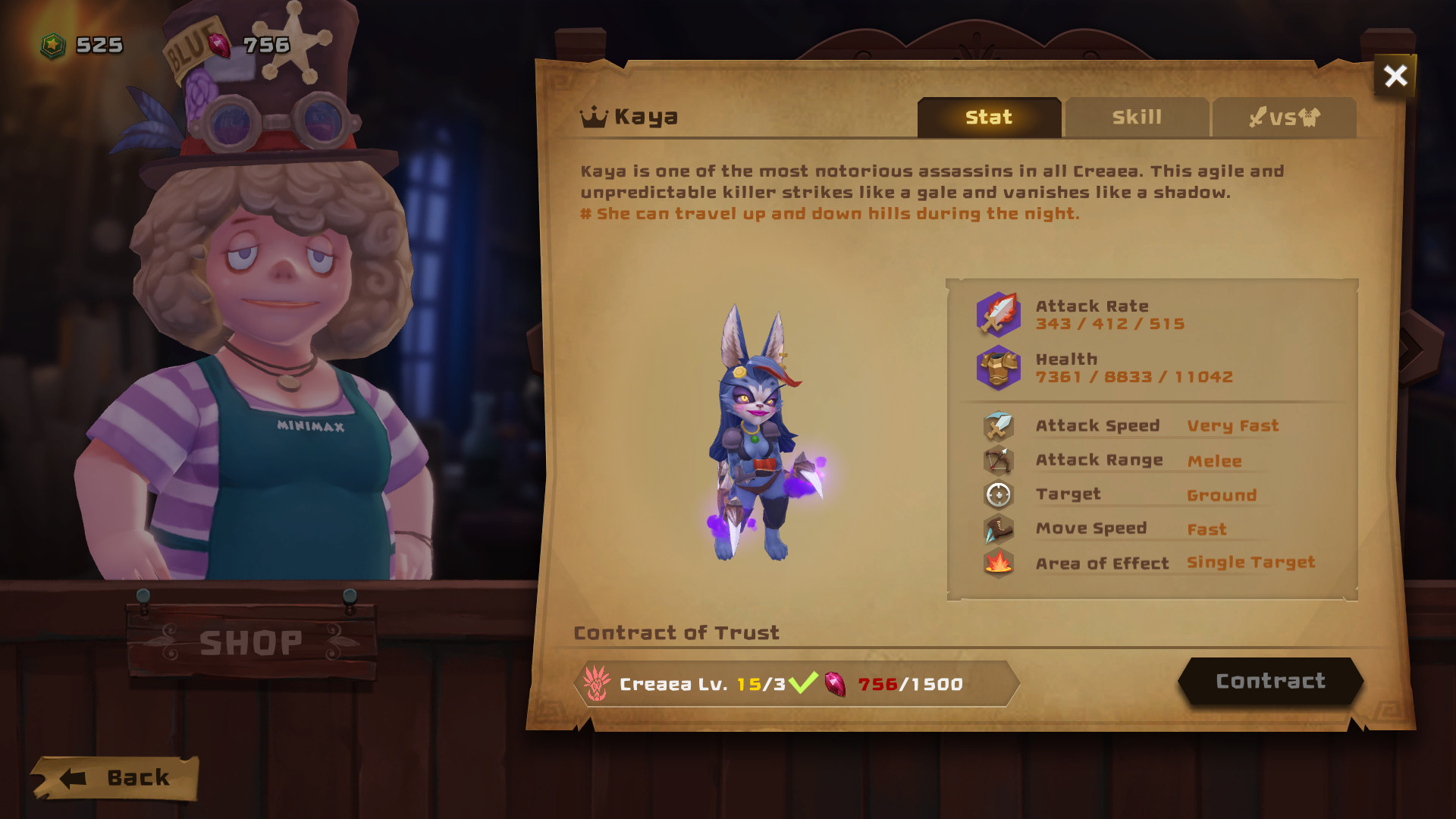Click the Health armor icon
This screenshot has width=1456, height=819.
(998, 369)
